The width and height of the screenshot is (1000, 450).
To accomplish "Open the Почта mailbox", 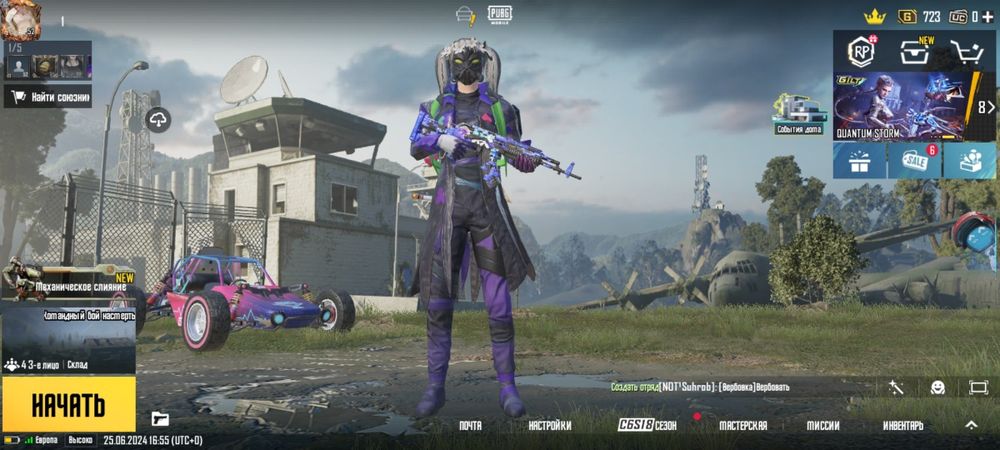I will pyautogui.click(x=470, y=426).
